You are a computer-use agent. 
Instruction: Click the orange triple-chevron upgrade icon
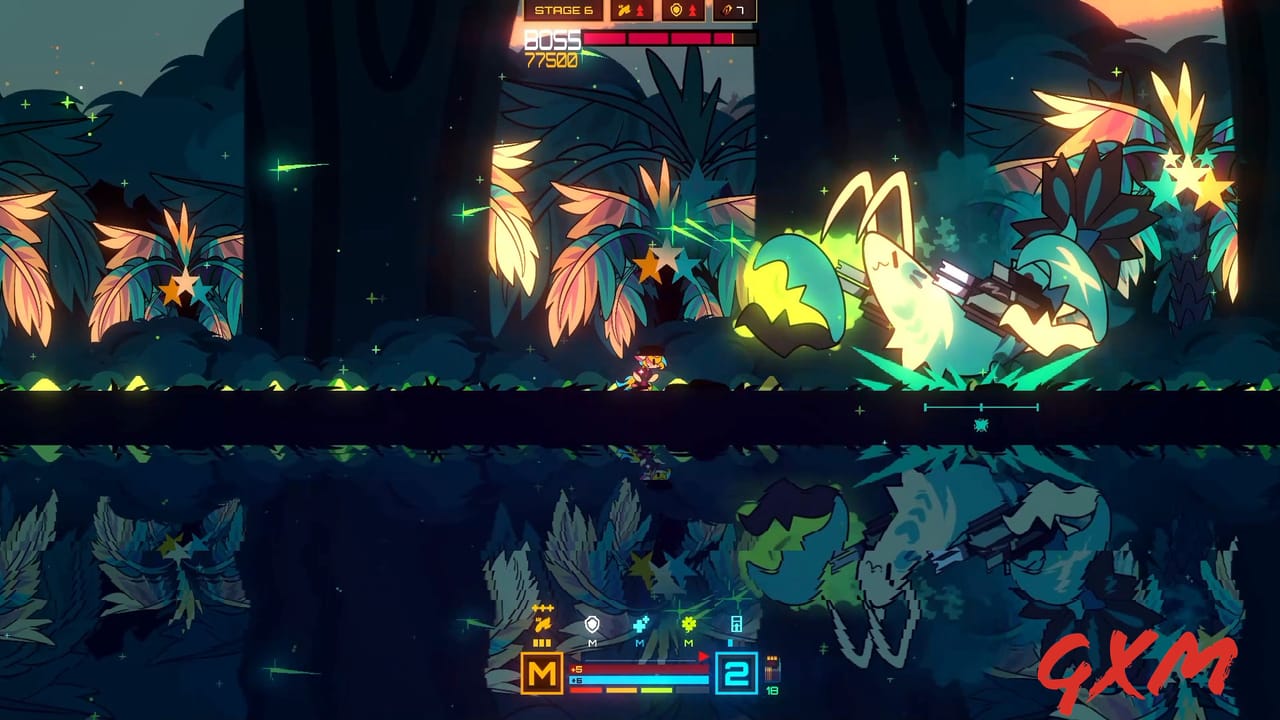coord(542,606)
